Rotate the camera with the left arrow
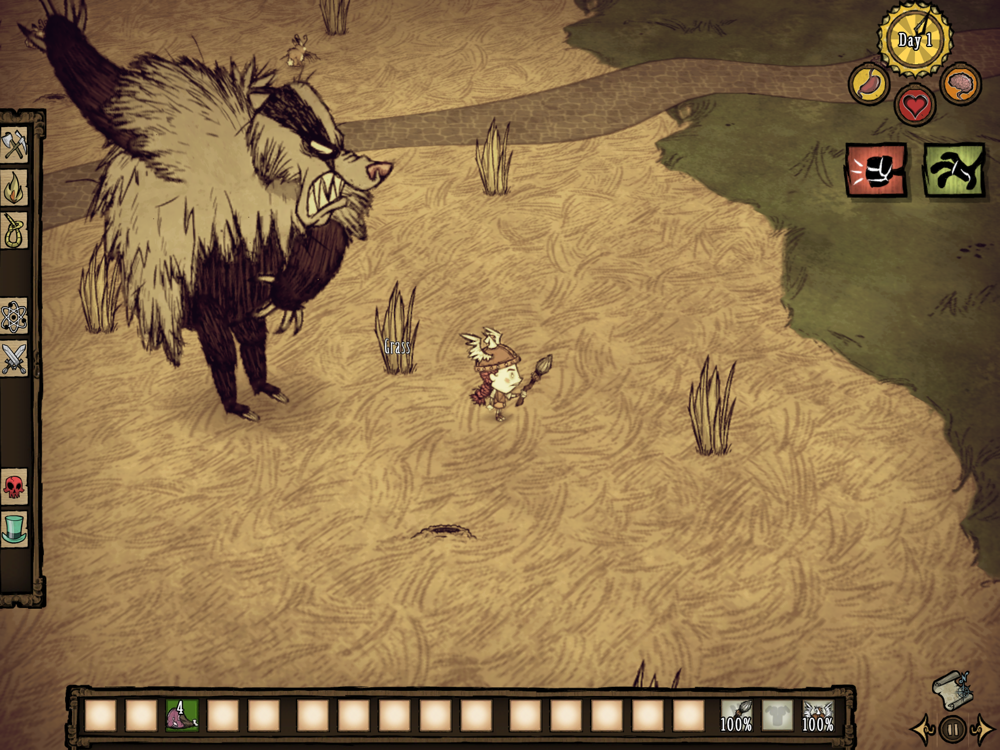The image size is (1000, 750). [921, 729]
